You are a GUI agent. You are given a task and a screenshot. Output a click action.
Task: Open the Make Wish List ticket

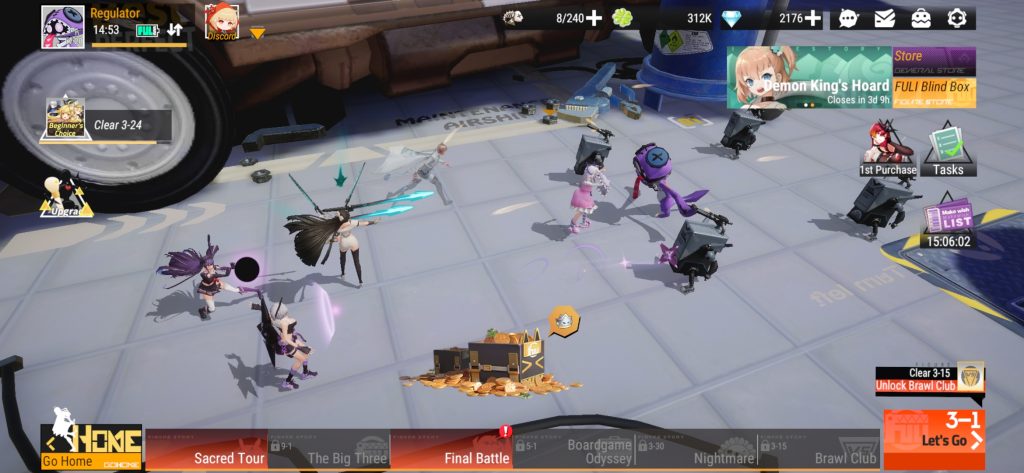947,223
